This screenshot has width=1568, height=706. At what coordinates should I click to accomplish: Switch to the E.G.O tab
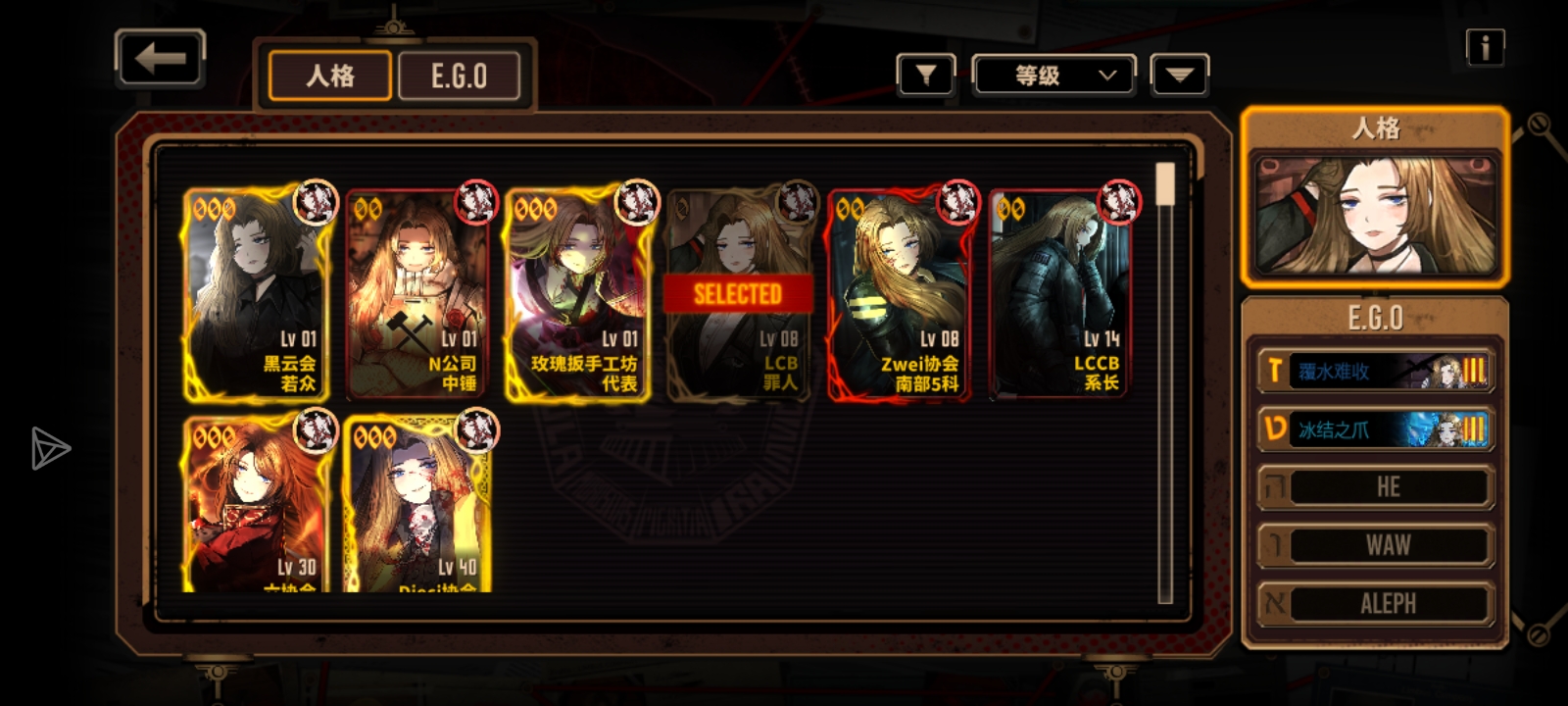pyautogui.click(x=459, y=76)
